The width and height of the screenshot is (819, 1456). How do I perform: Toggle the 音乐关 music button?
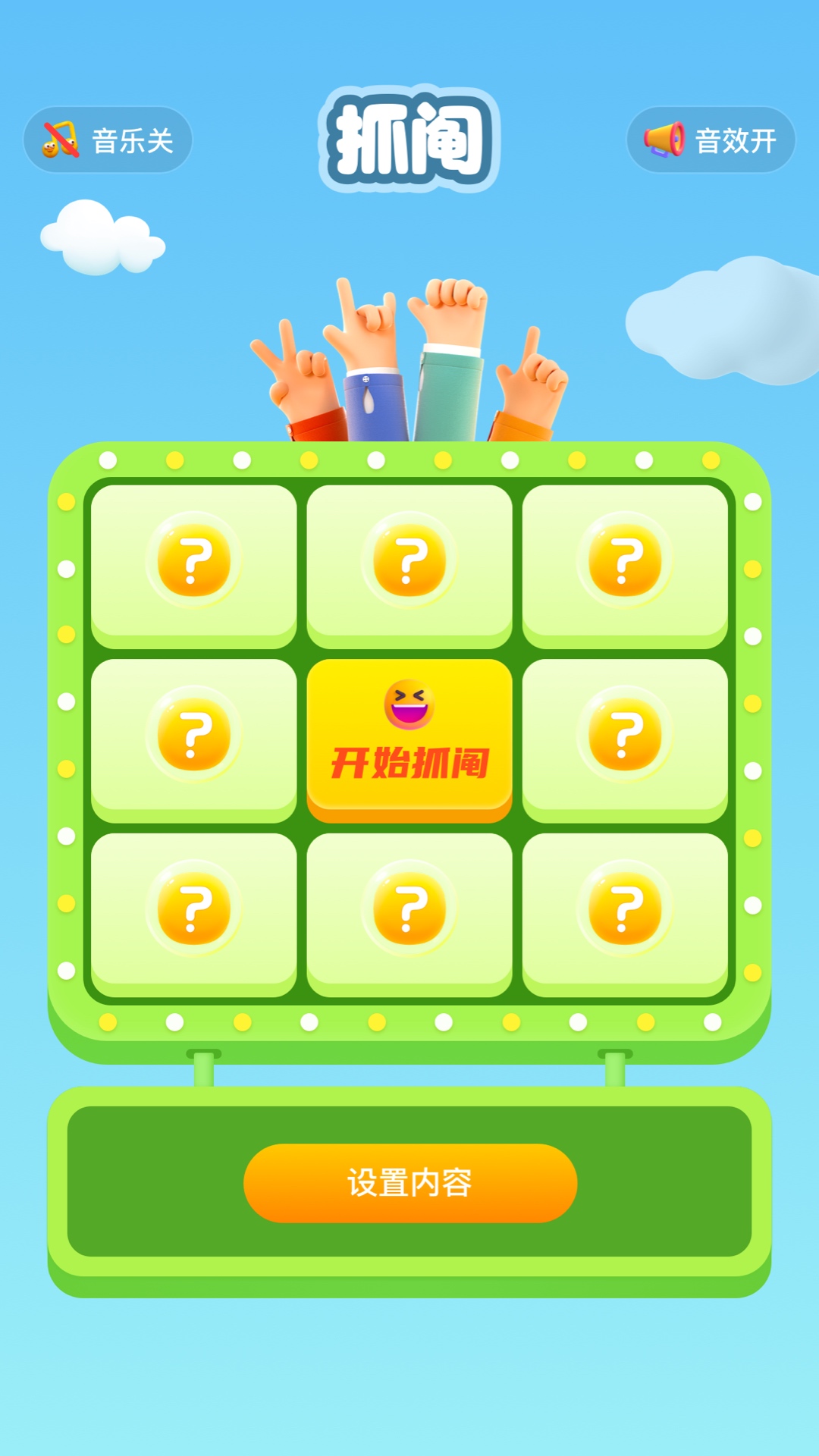coord(108,140)
